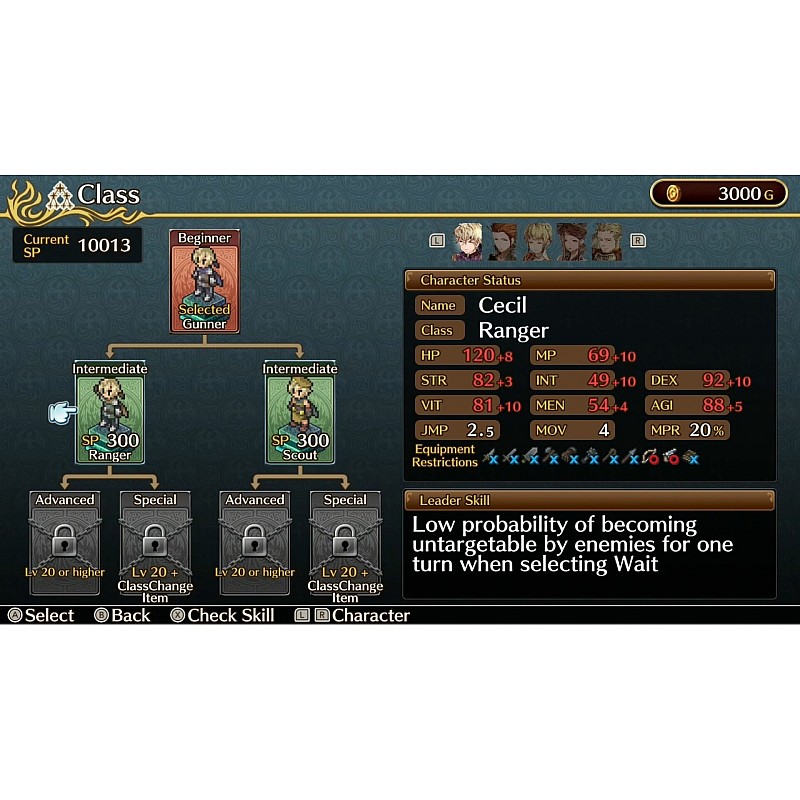Image resolution: width=800 pixels, height=800 pixels.
Task: Select Cecil's highlighted character portrait
Action: [468, 242]
